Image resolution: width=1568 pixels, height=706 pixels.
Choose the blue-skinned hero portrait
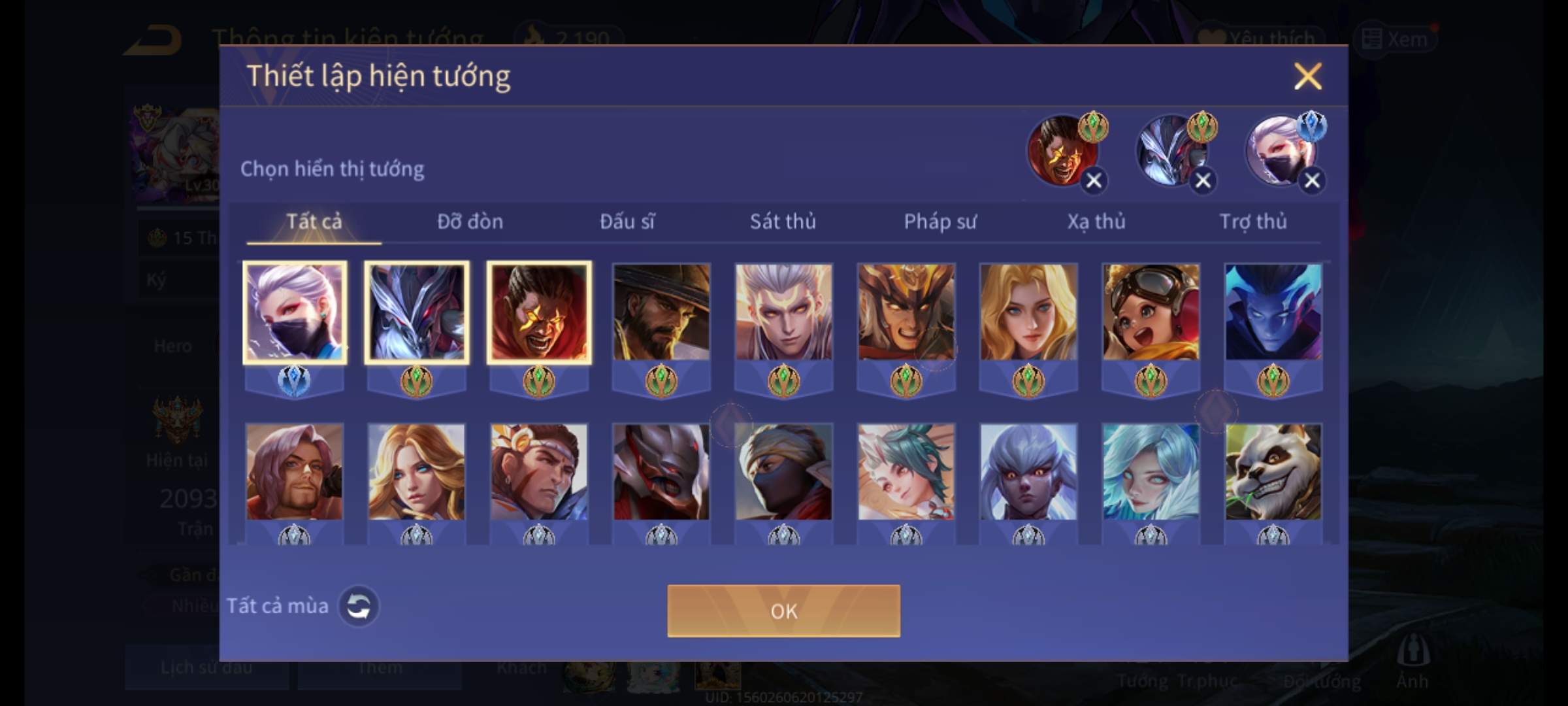1273,312
